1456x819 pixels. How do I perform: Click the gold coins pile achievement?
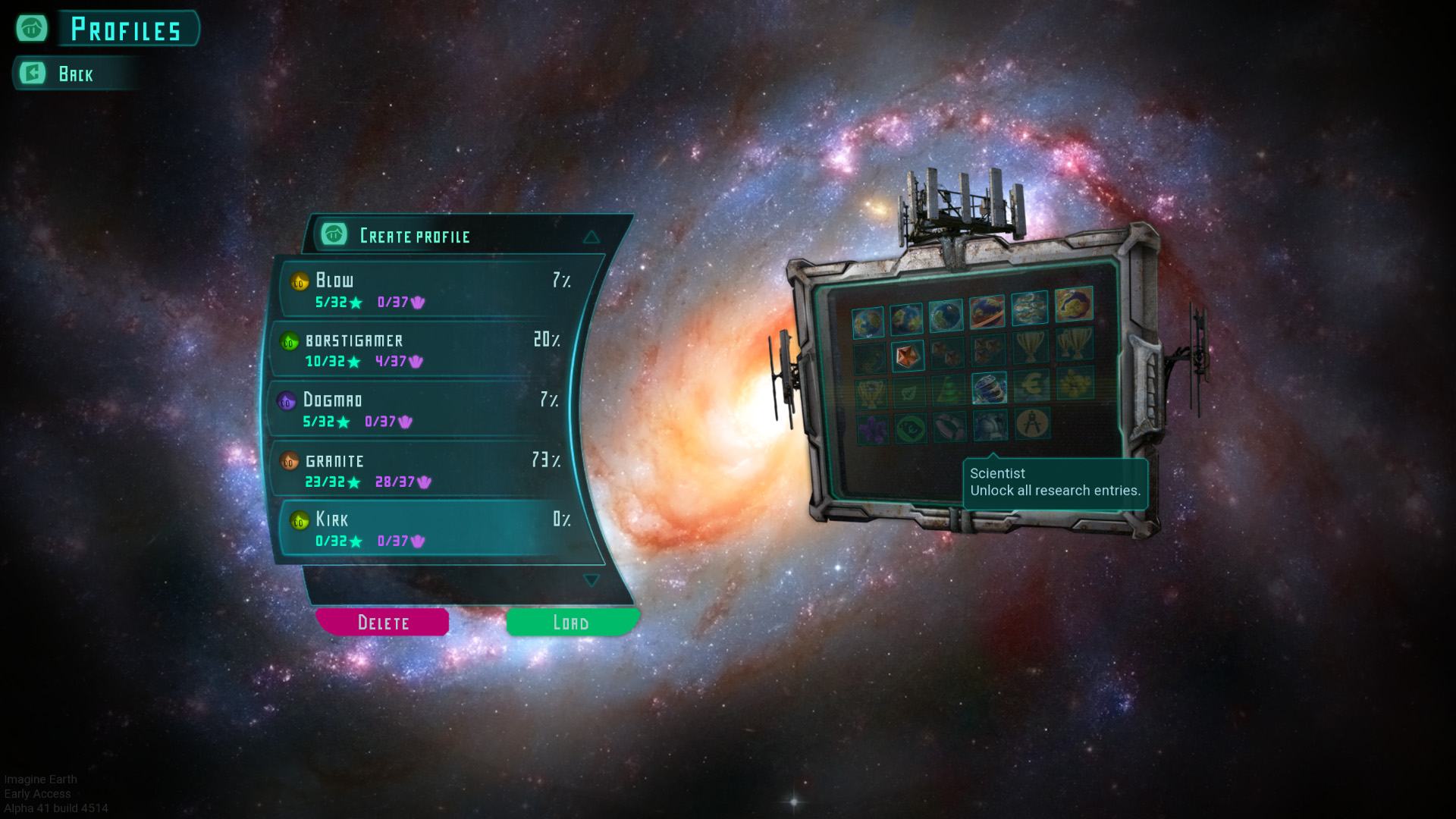click(x=1075, y=384)
